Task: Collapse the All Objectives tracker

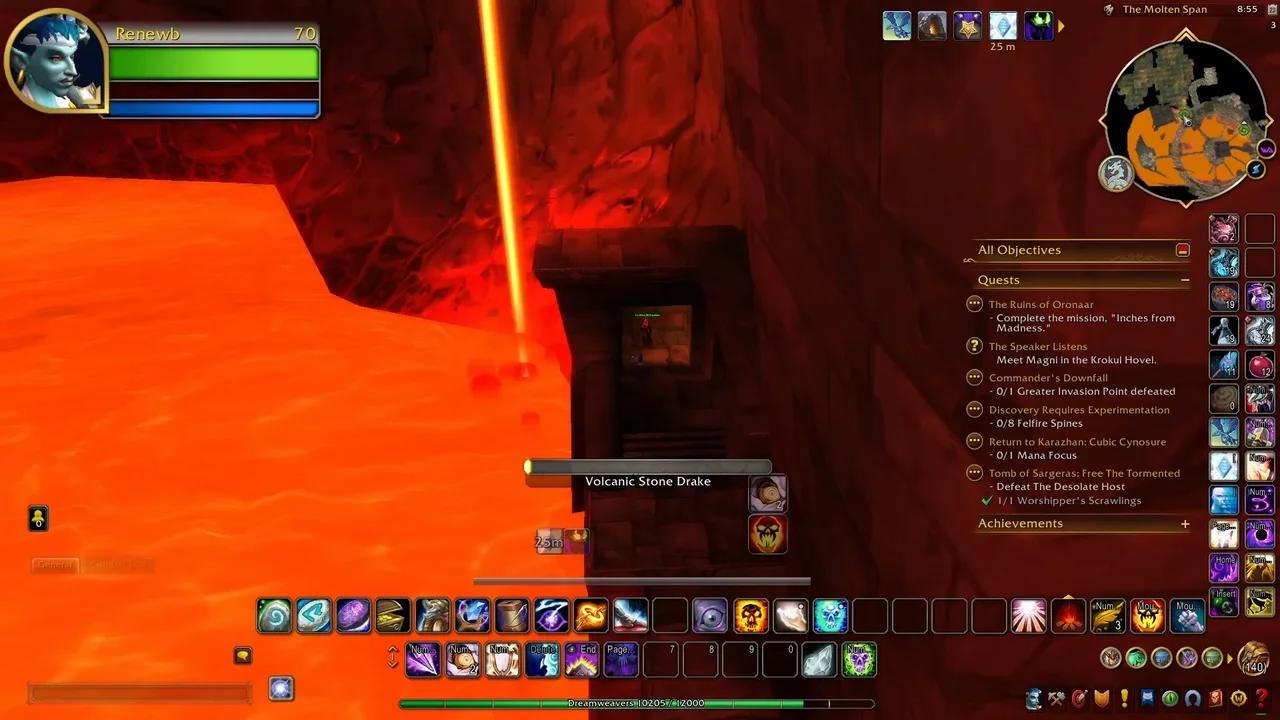Action: [x=1183, y=250]
